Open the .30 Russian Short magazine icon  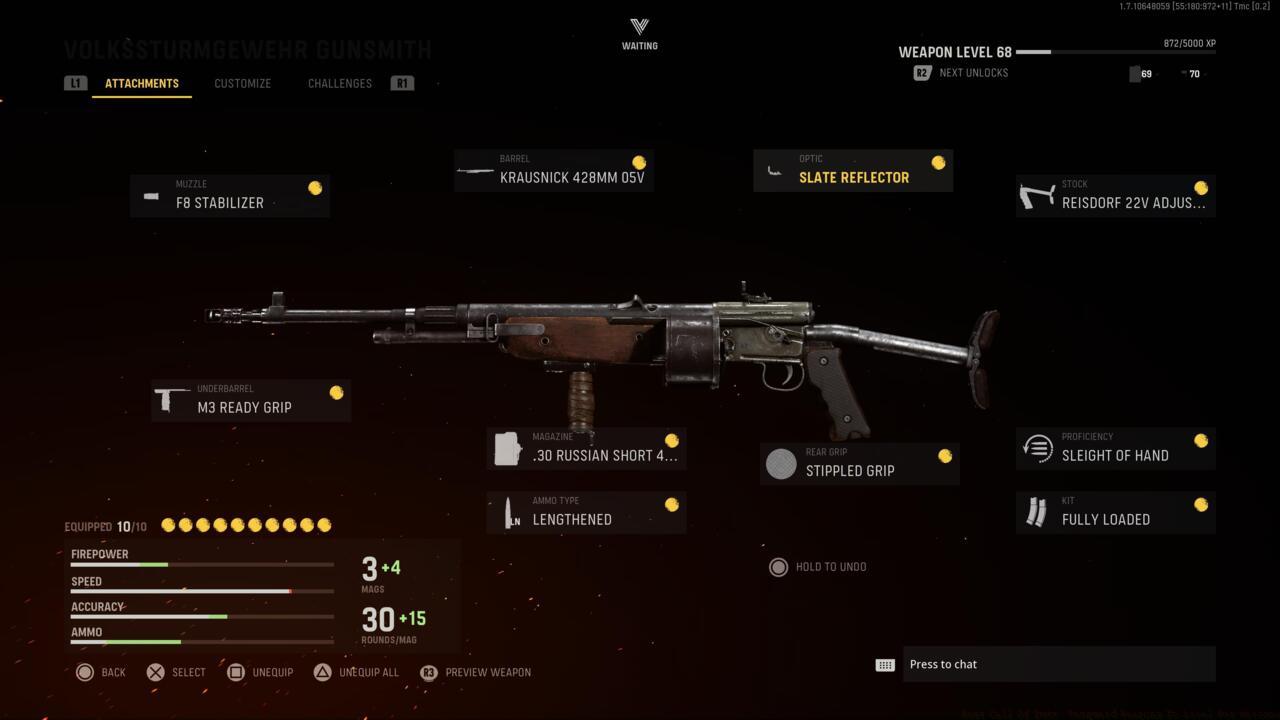tap(508, 448)
